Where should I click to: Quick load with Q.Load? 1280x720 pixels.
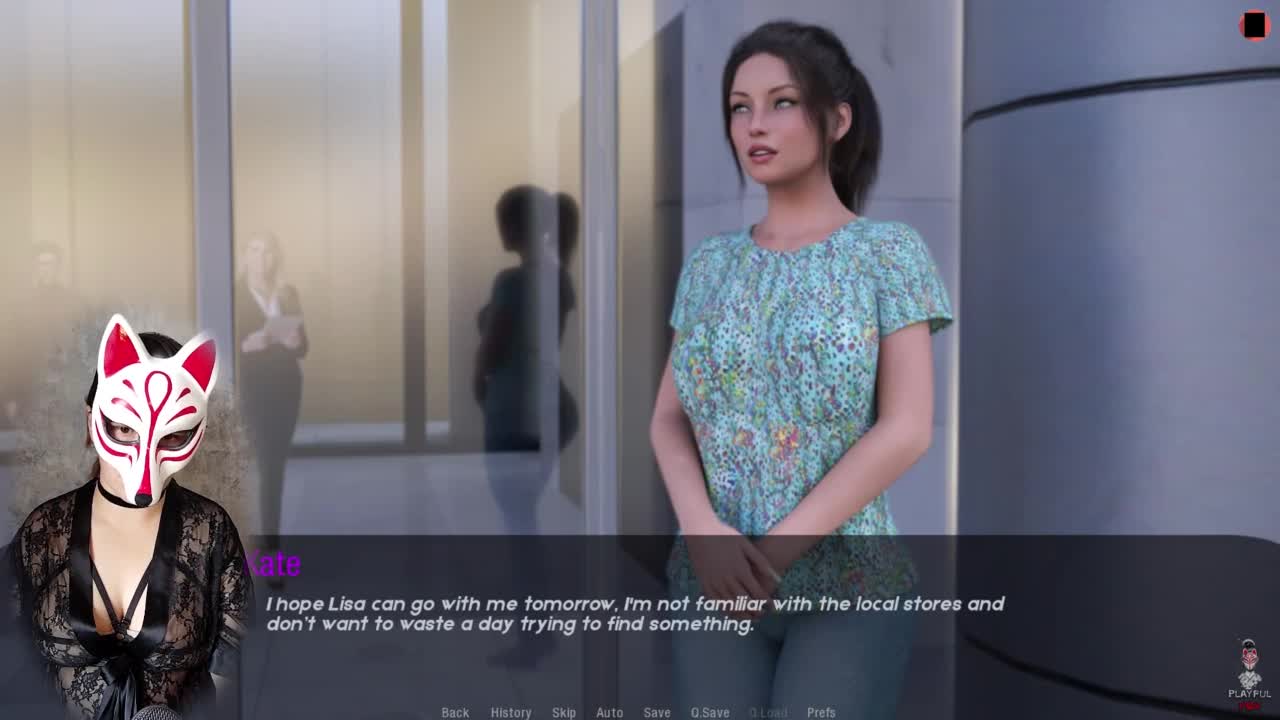pyautogui.click(x=768, y=712)
